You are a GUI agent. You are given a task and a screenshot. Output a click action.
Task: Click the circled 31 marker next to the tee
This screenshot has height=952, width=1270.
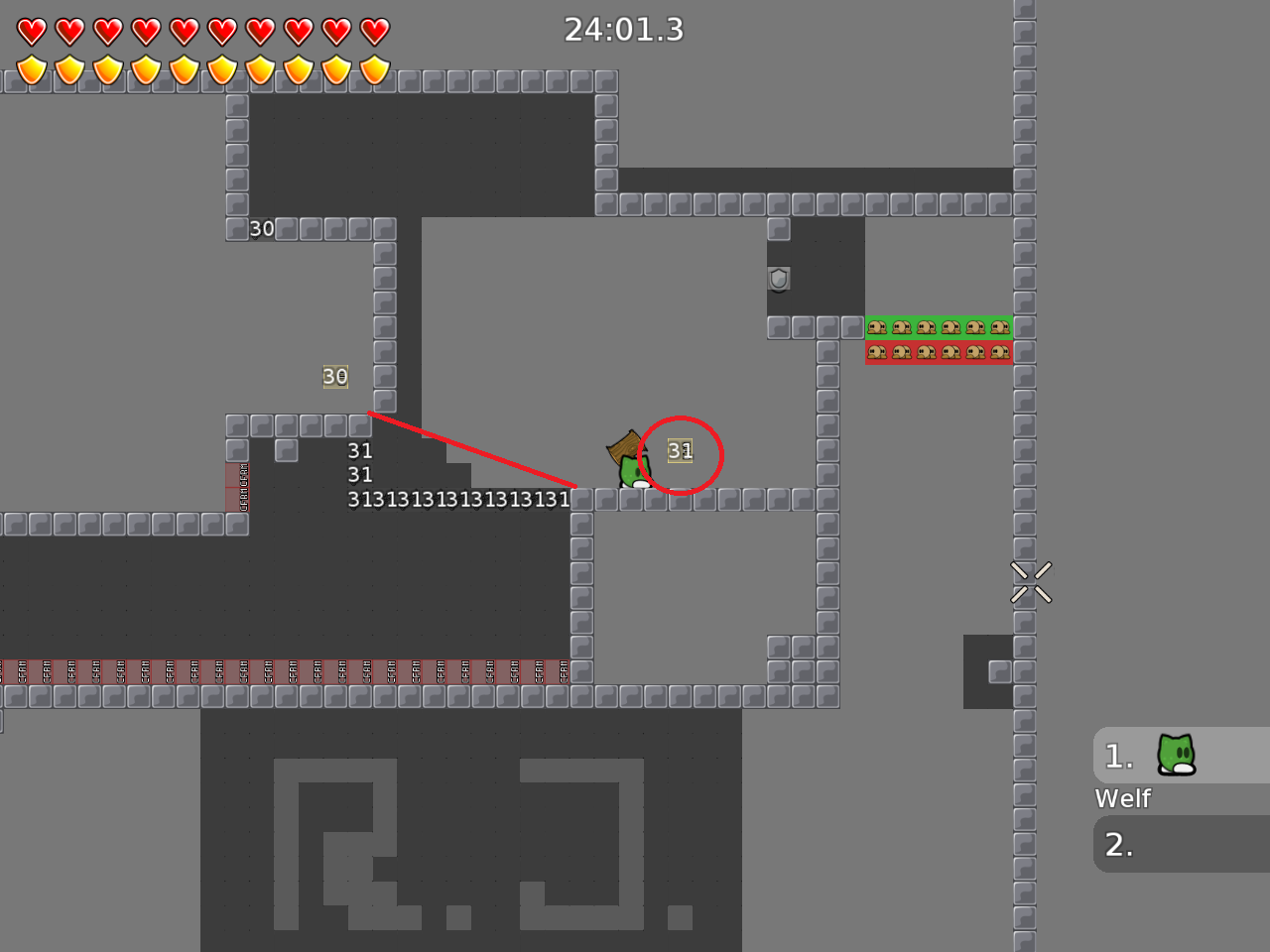[x=681, y=450]
